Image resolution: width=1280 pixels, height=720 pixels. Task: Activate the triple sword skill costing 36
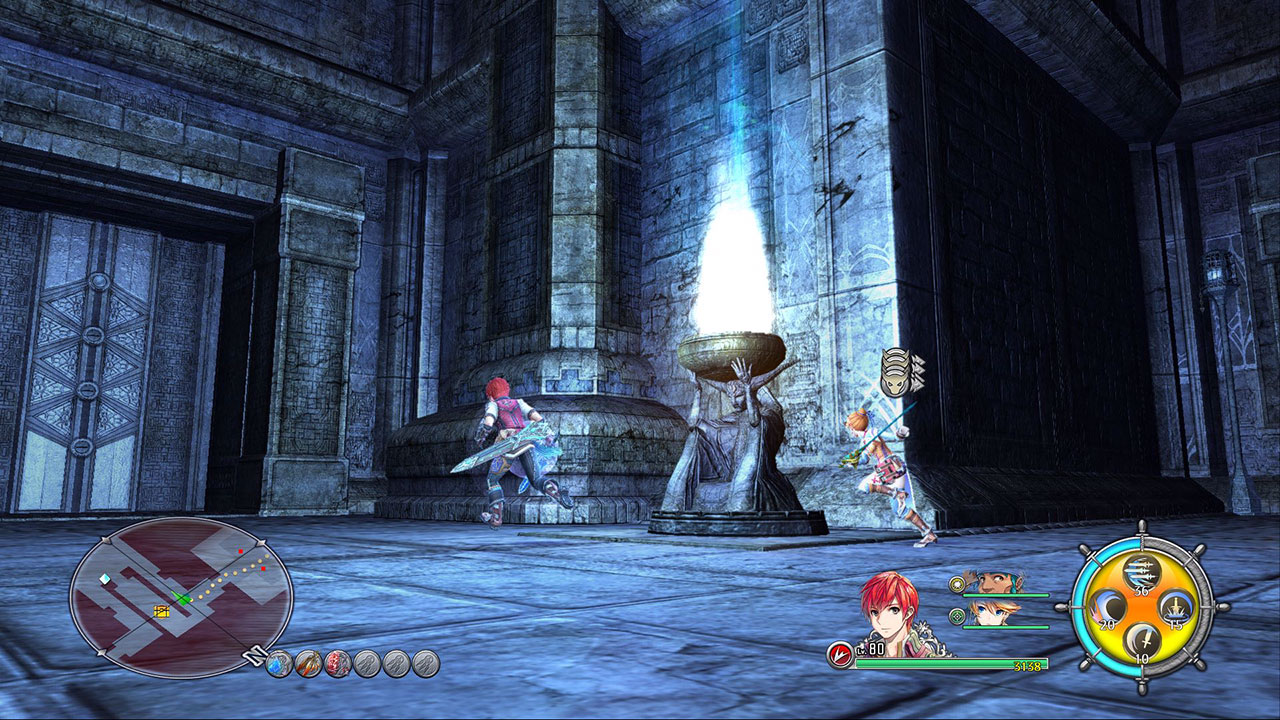1141,574
